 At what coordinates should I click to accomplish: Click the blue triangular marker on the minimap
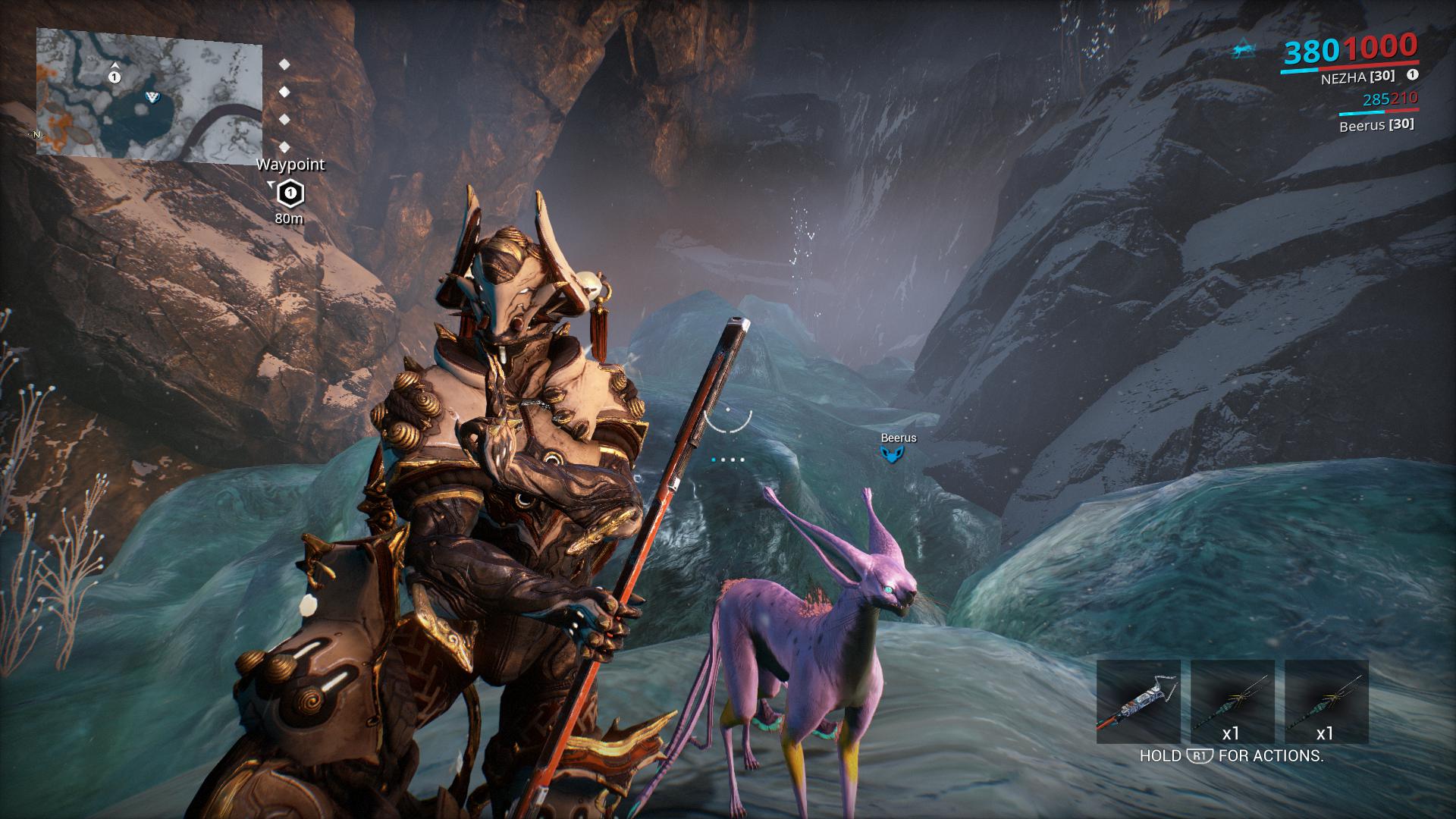pos(152,96)
